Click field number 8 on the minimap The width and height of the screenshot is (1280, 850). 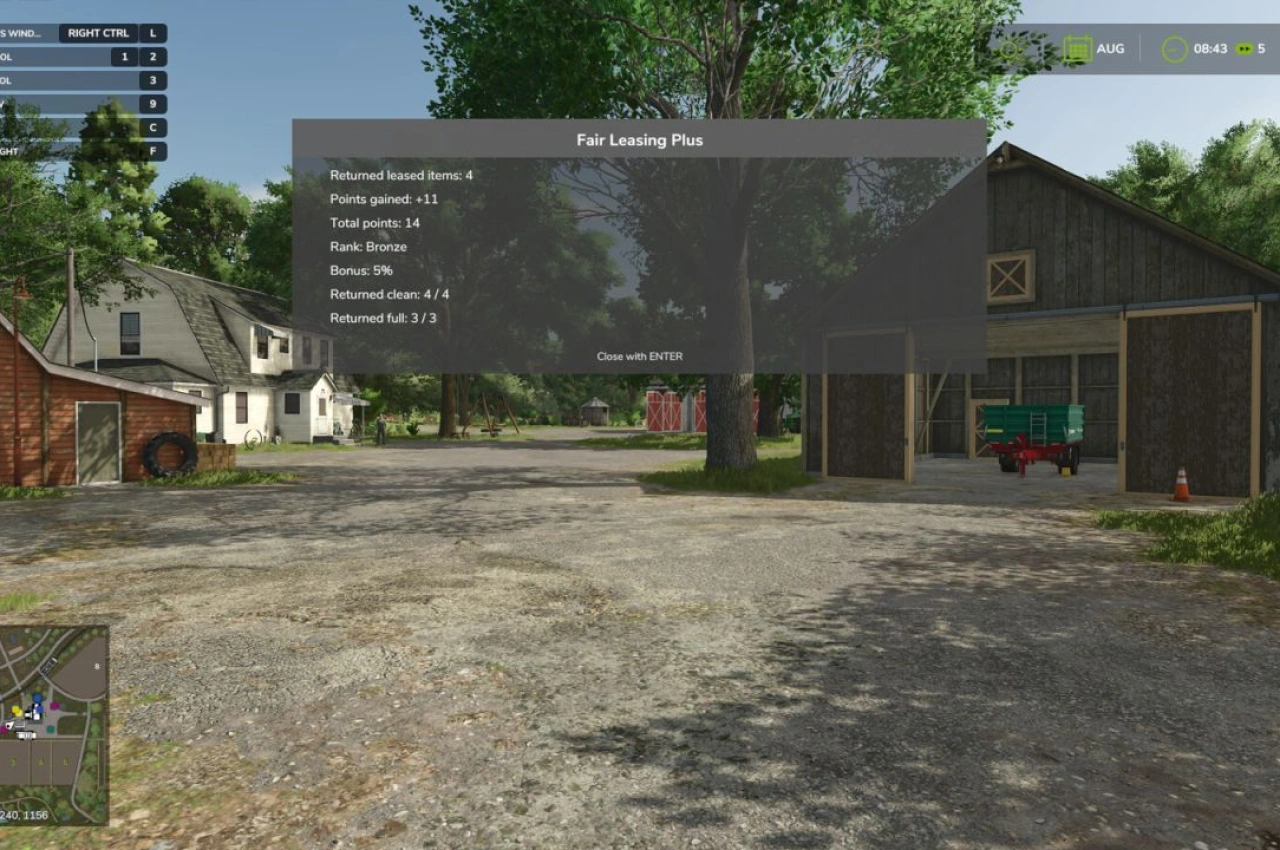coord(97,666)
